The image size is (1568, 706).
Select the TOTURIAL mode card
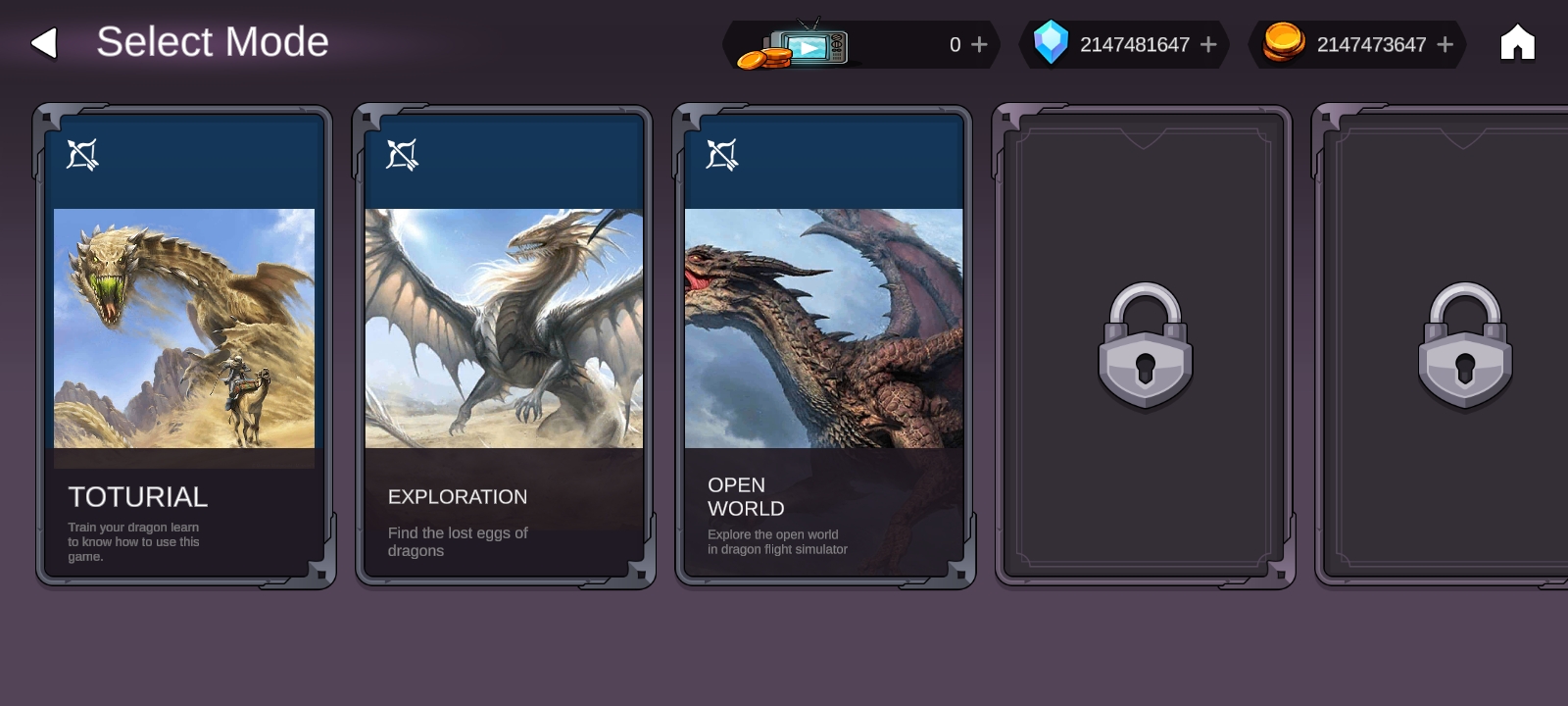pyautogui.click(x=184, y=345)
